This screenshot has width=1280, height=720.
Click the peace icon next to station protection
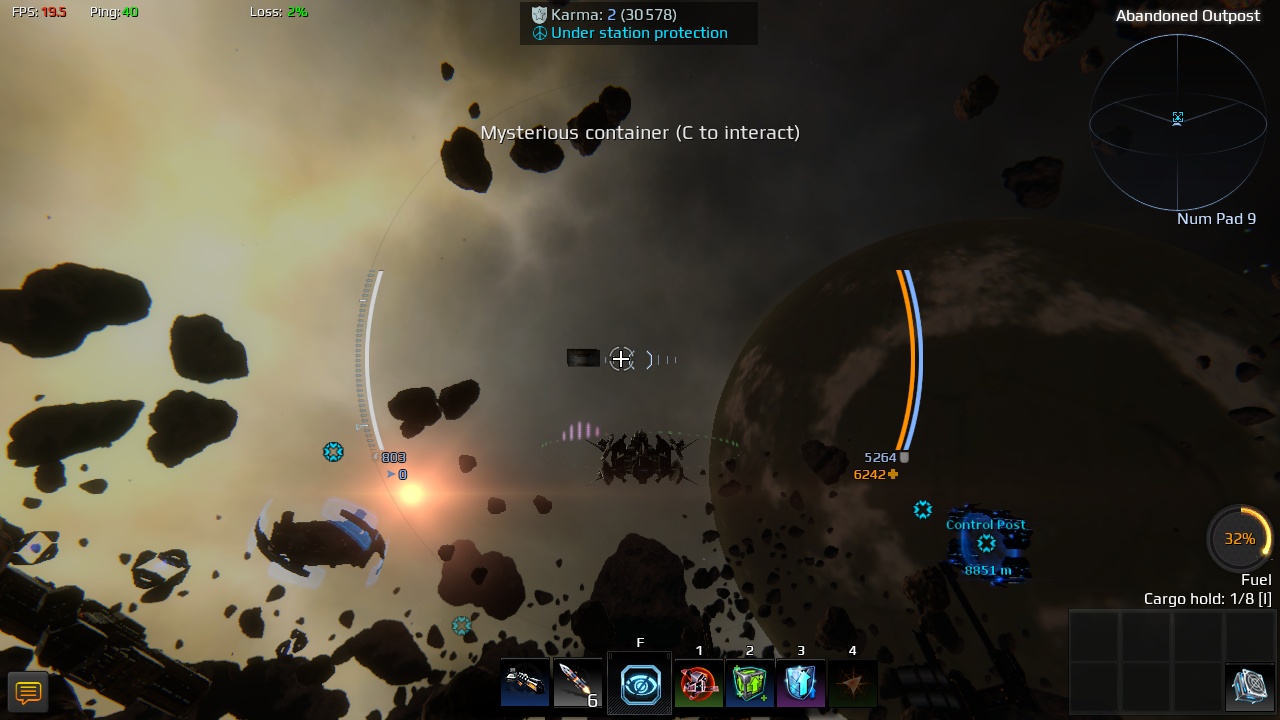(x=538, y=33)
